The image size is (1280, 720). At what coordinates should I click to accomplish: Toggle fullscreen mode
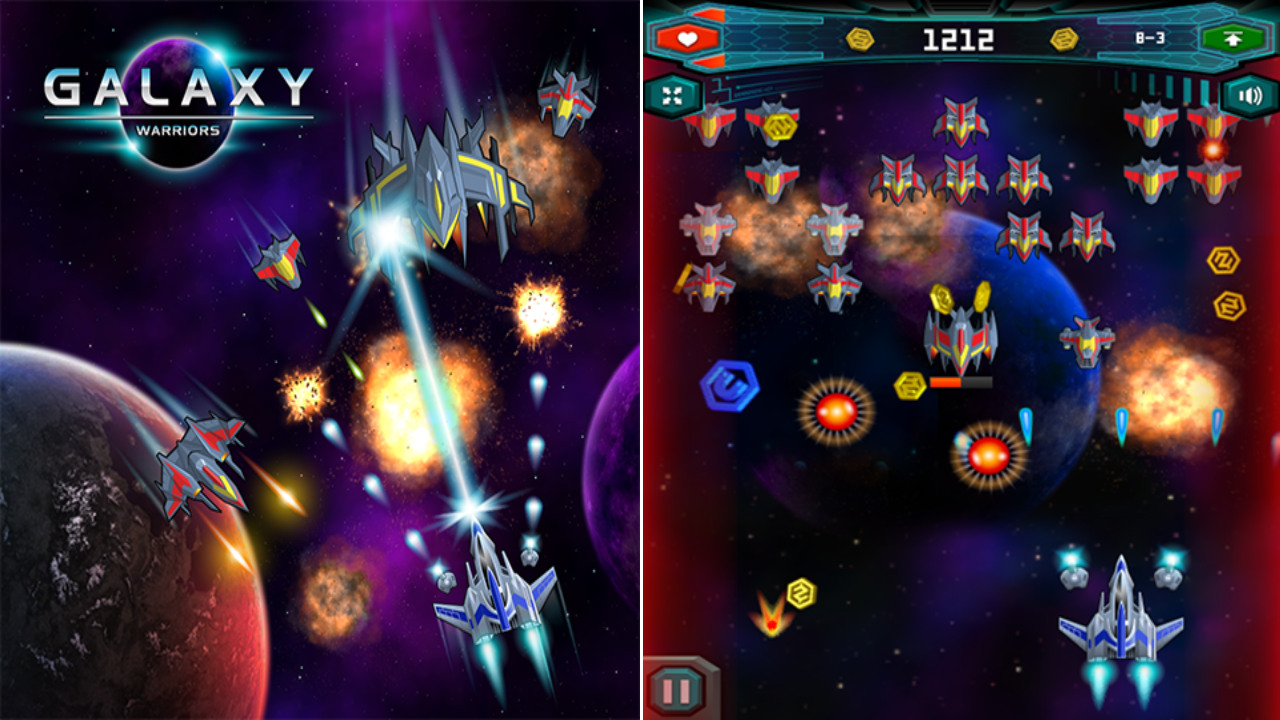point(676,96)
